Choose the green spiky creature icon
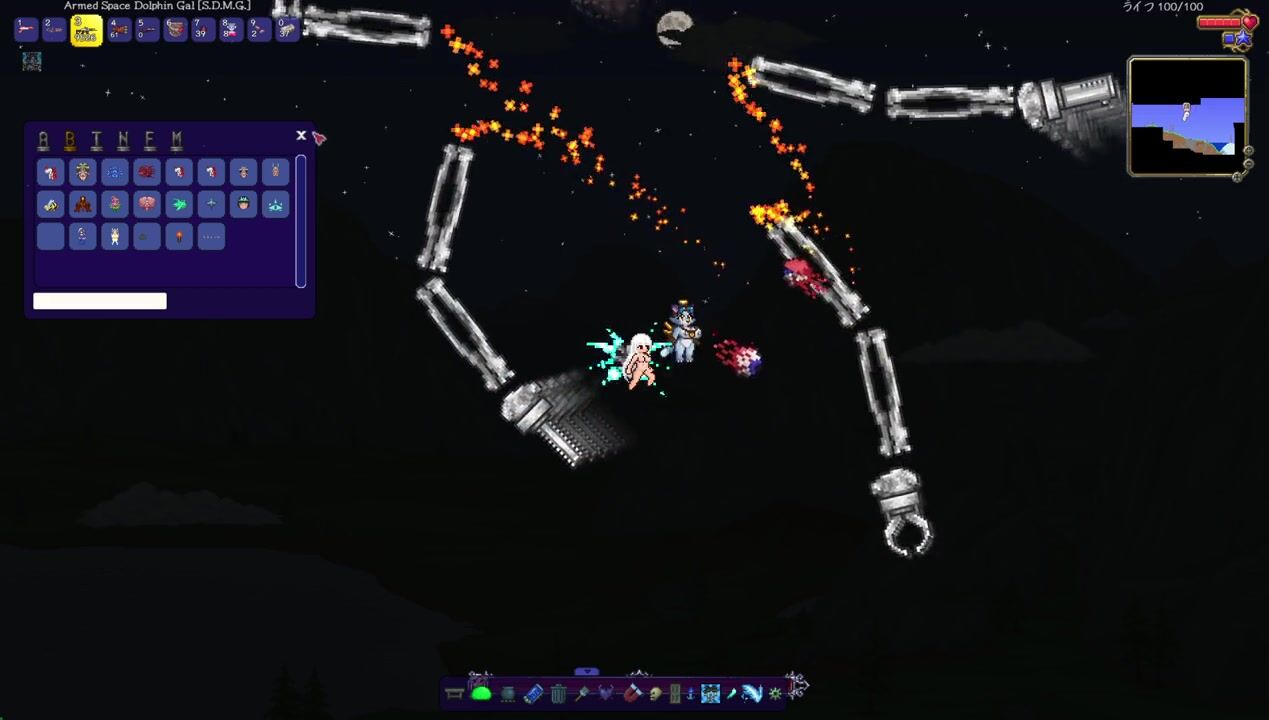The width and height of the screenshot is (1269, 720). point(179,205)
